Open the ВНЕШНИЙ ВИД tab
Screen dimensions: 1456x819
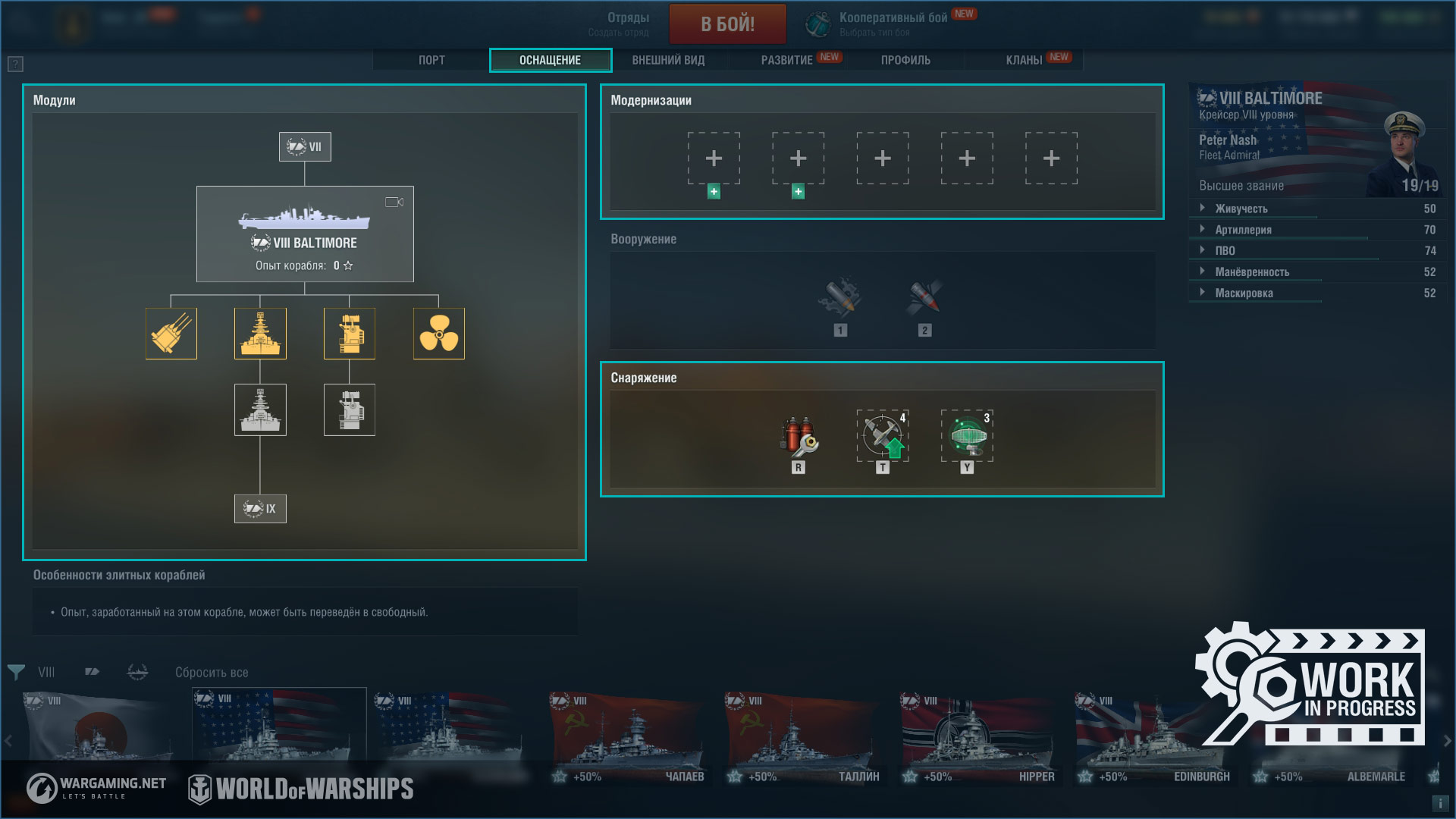coord(668,60)
